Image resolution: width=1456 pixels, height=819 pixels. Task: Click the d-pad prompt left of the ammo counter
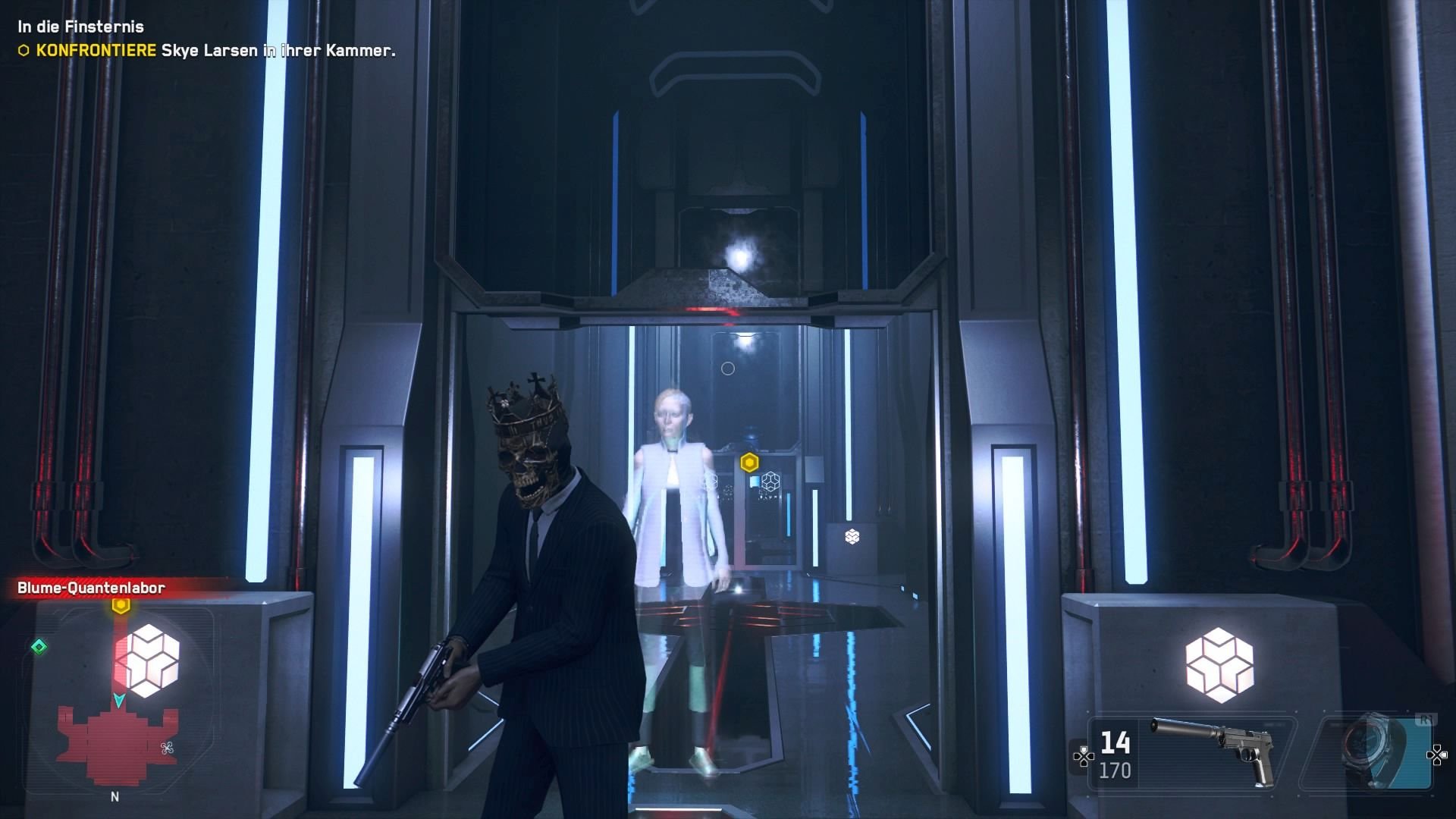pos(1084,758)
